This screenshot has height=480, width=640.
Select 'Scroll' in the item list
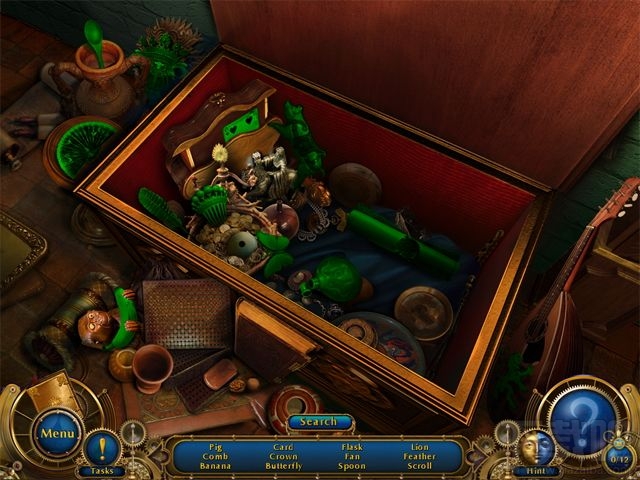point(420,466)
